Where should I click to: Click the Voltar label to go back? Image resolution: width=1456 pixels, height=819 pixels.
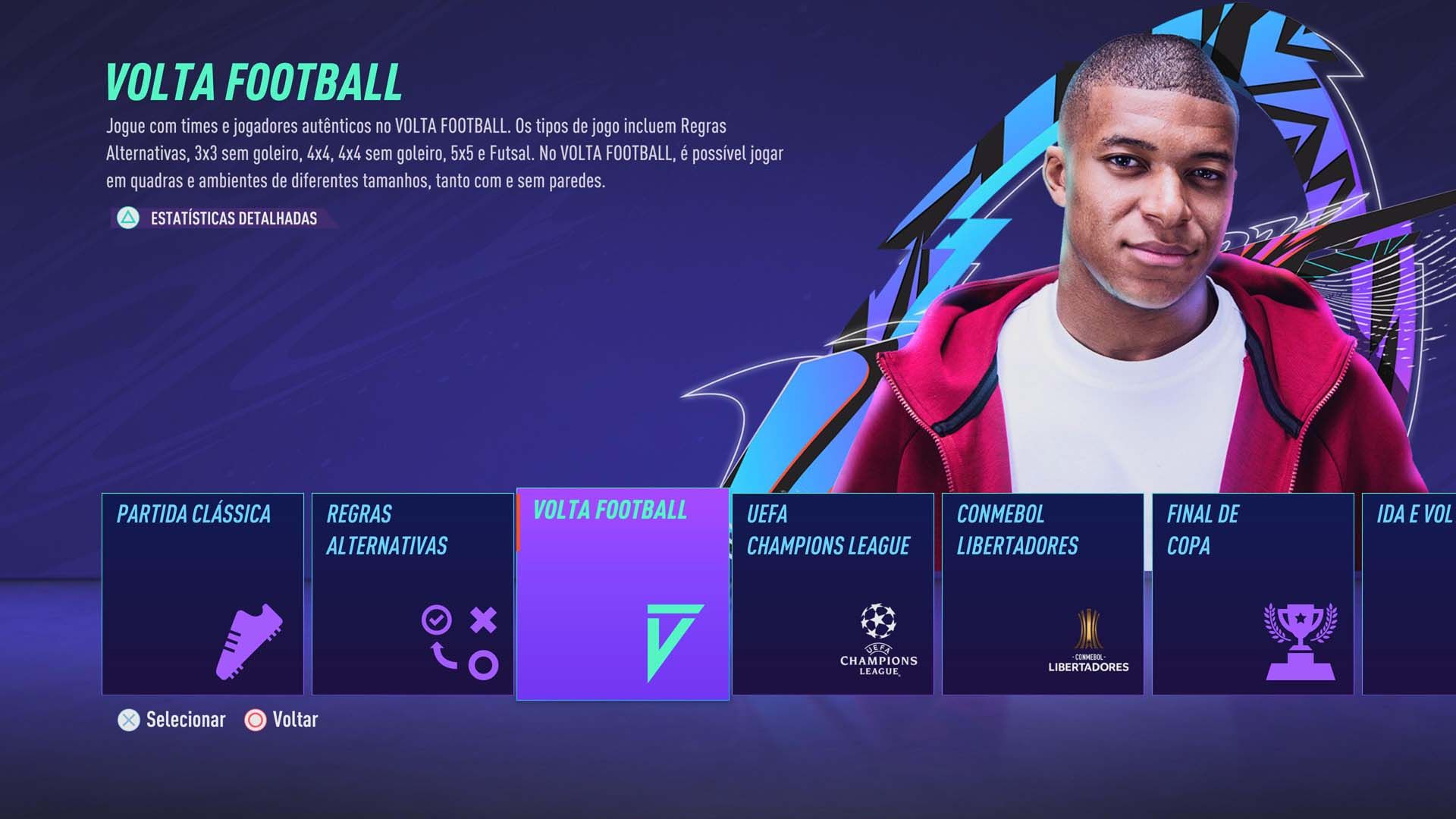[294, 720]
